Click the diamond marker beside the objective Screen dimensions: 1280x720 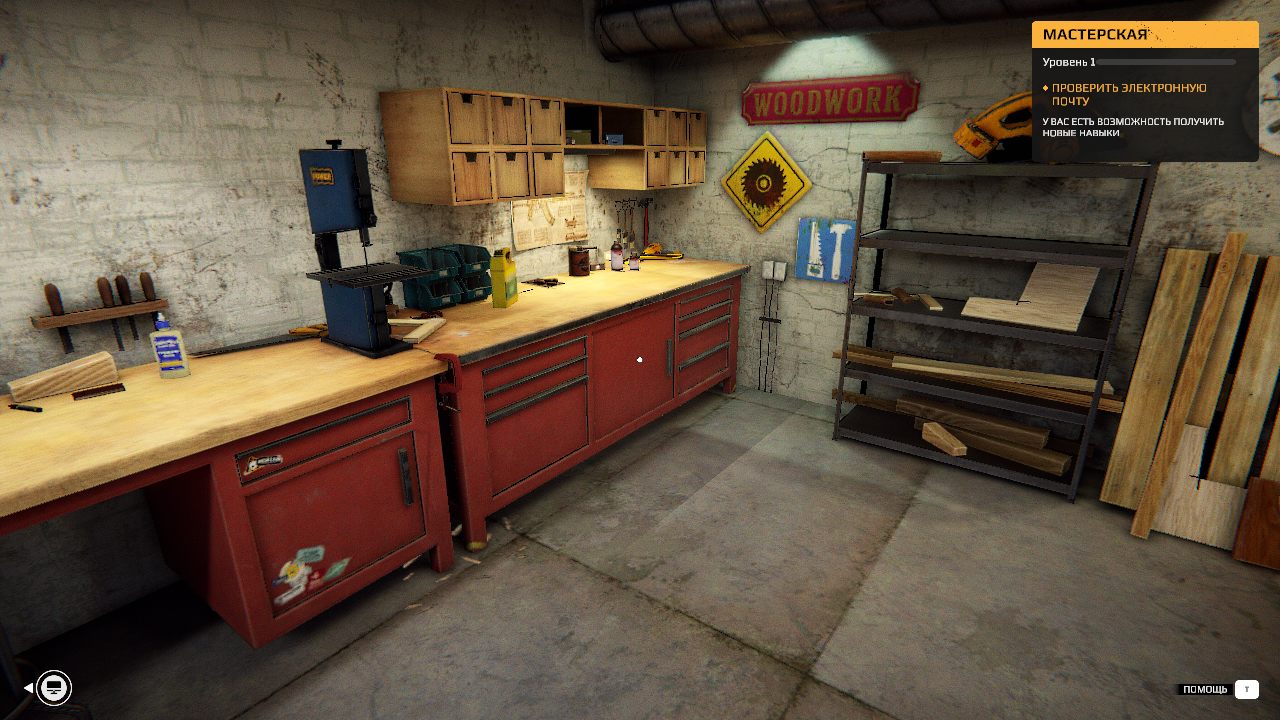point(1047,87)
